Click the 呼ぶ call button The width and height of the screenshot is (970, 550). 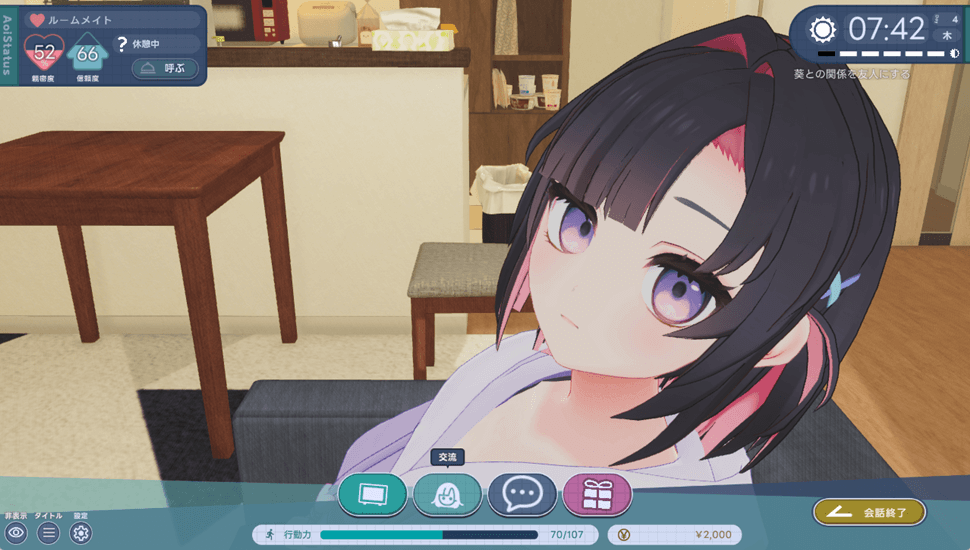coord(165,69)
